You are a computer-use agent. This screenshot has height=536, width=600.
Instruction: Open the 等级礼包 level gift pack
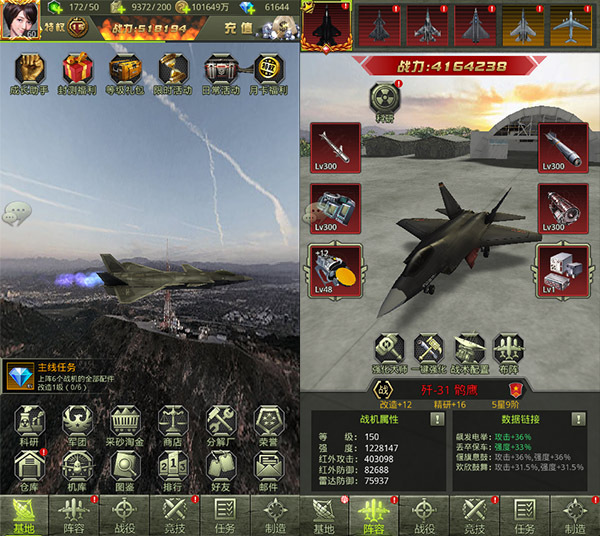(124, 71)
